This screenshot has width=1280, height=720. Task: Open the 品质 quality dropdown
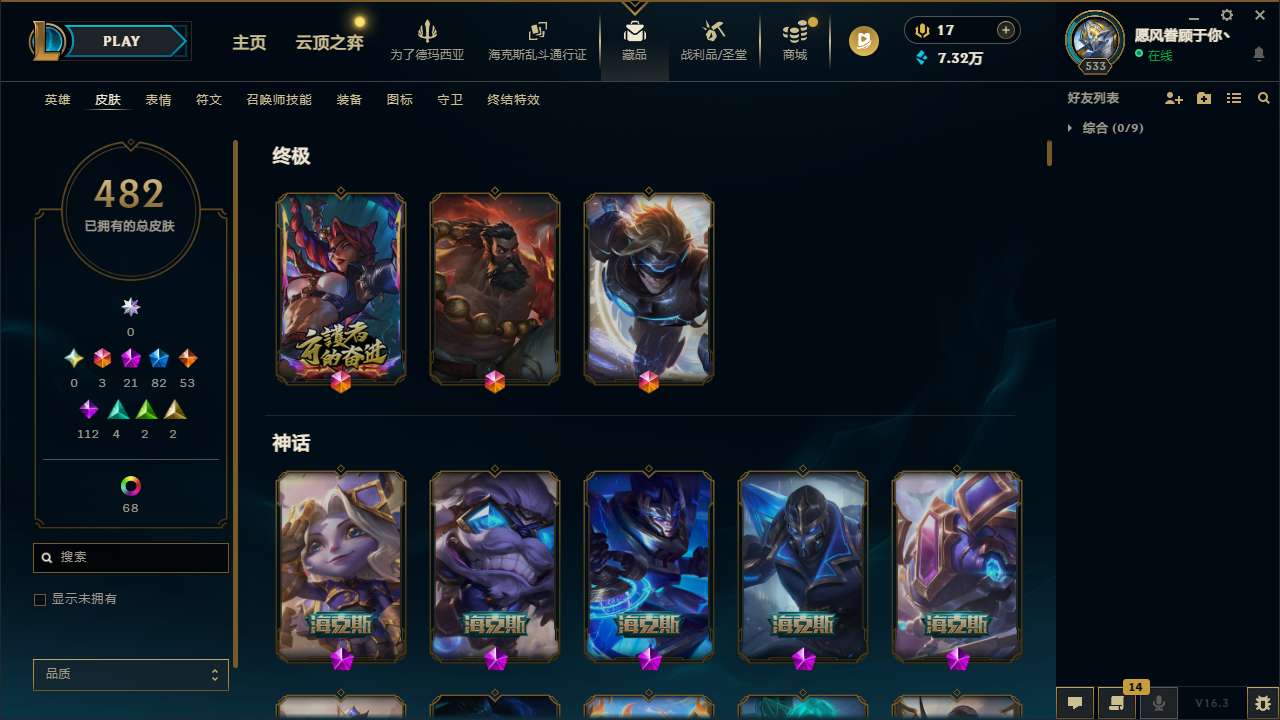pos(130,674)
